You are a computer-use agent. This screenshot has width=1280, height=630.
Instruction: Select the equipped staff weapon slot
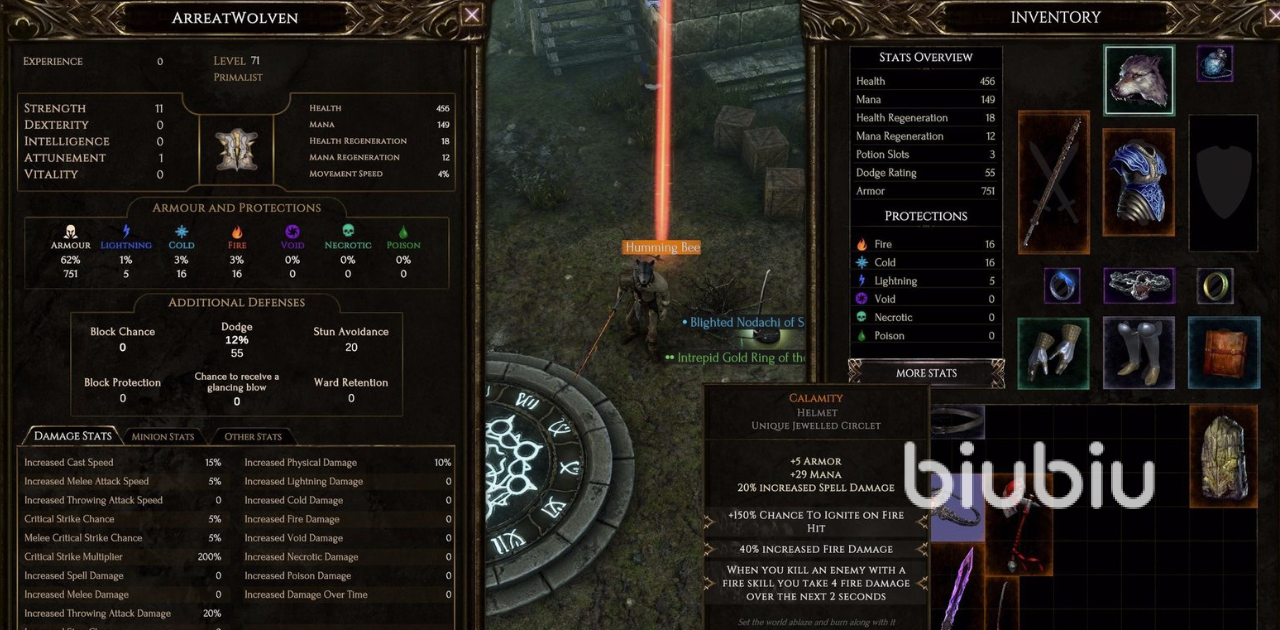(1054, 181)
